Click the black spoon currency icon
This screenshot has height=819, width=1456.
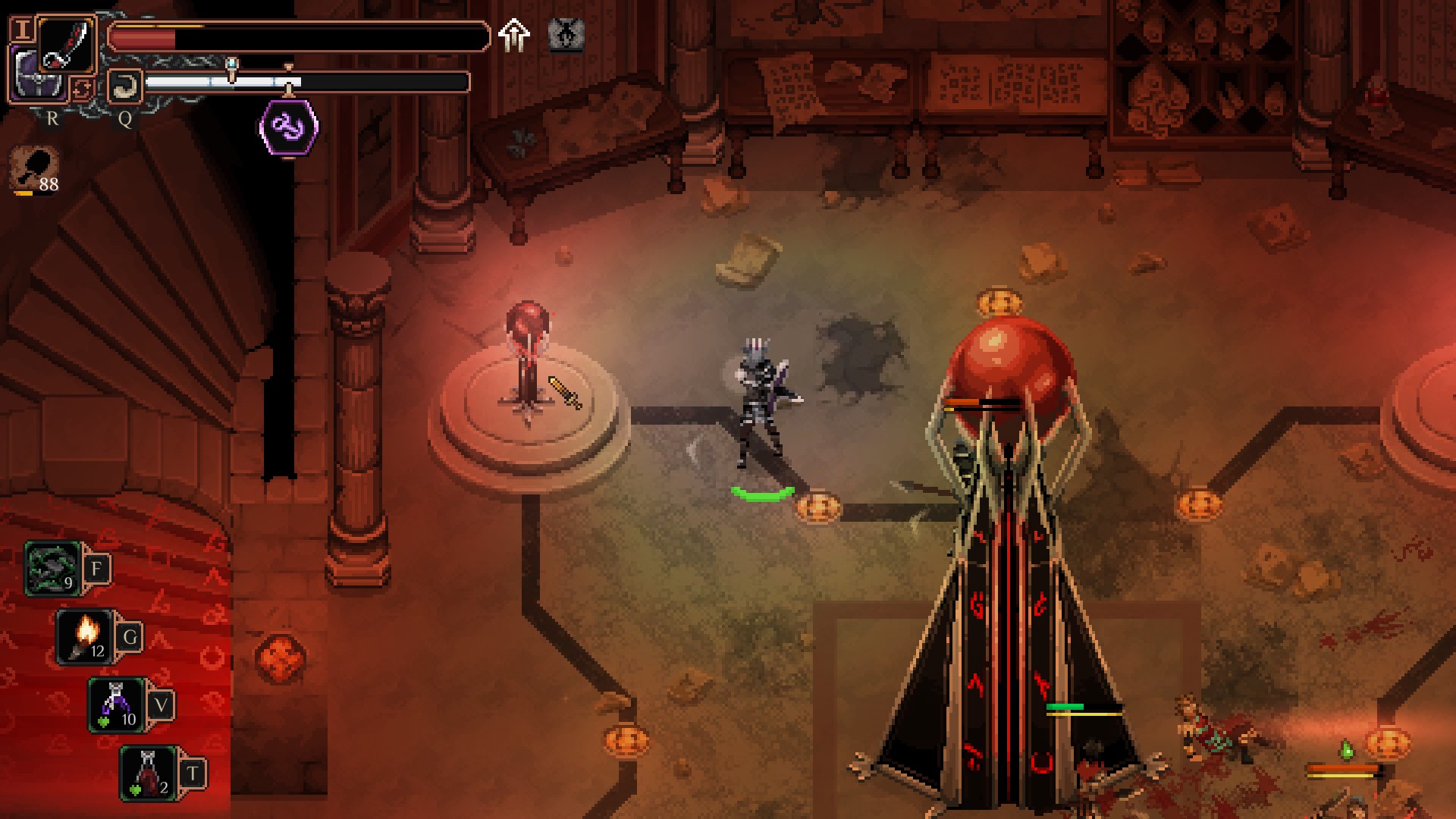click(35, 167)
